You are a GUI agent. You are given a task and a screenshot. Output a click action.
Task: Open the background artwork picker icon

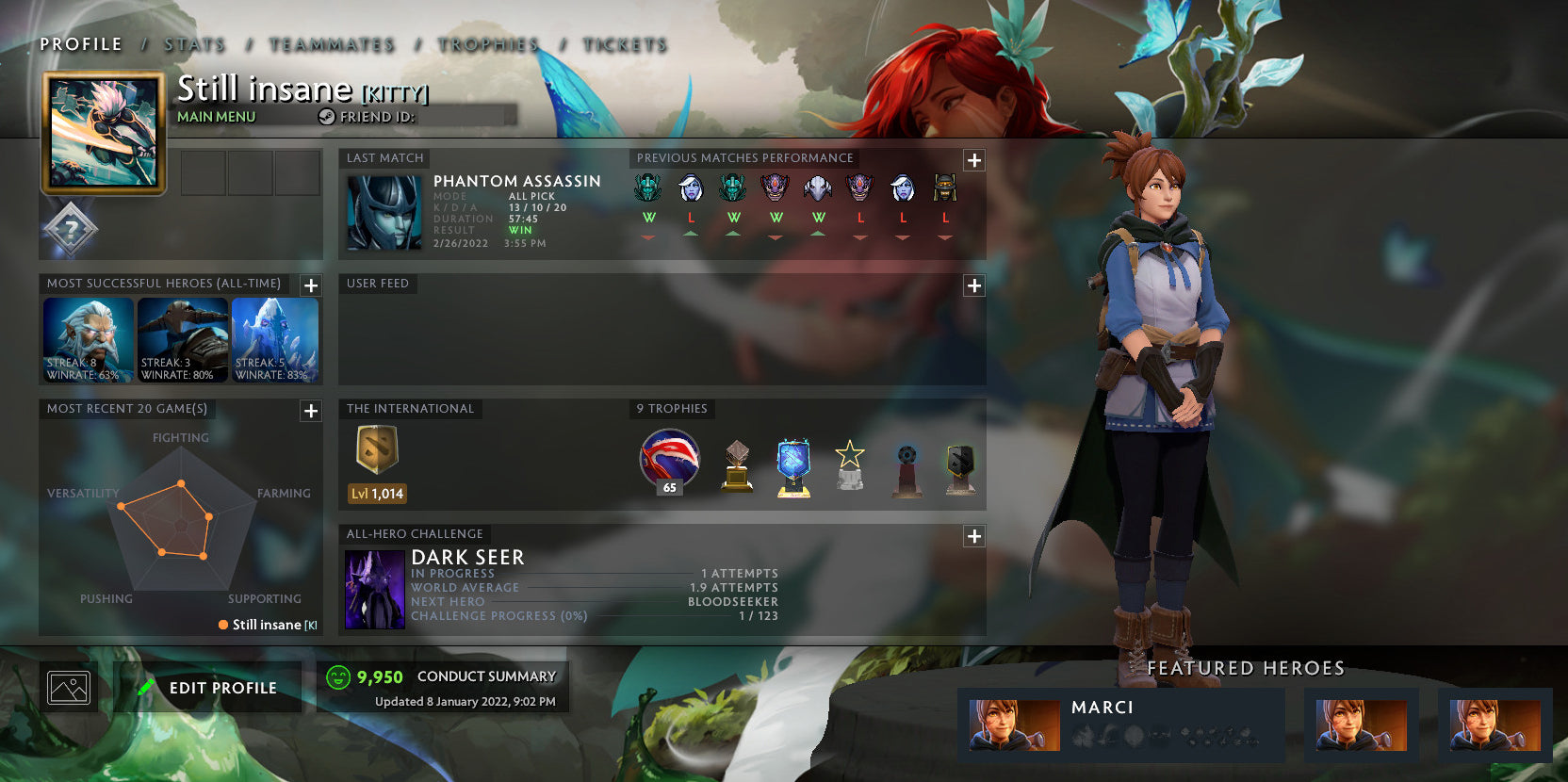coord(68,687)
